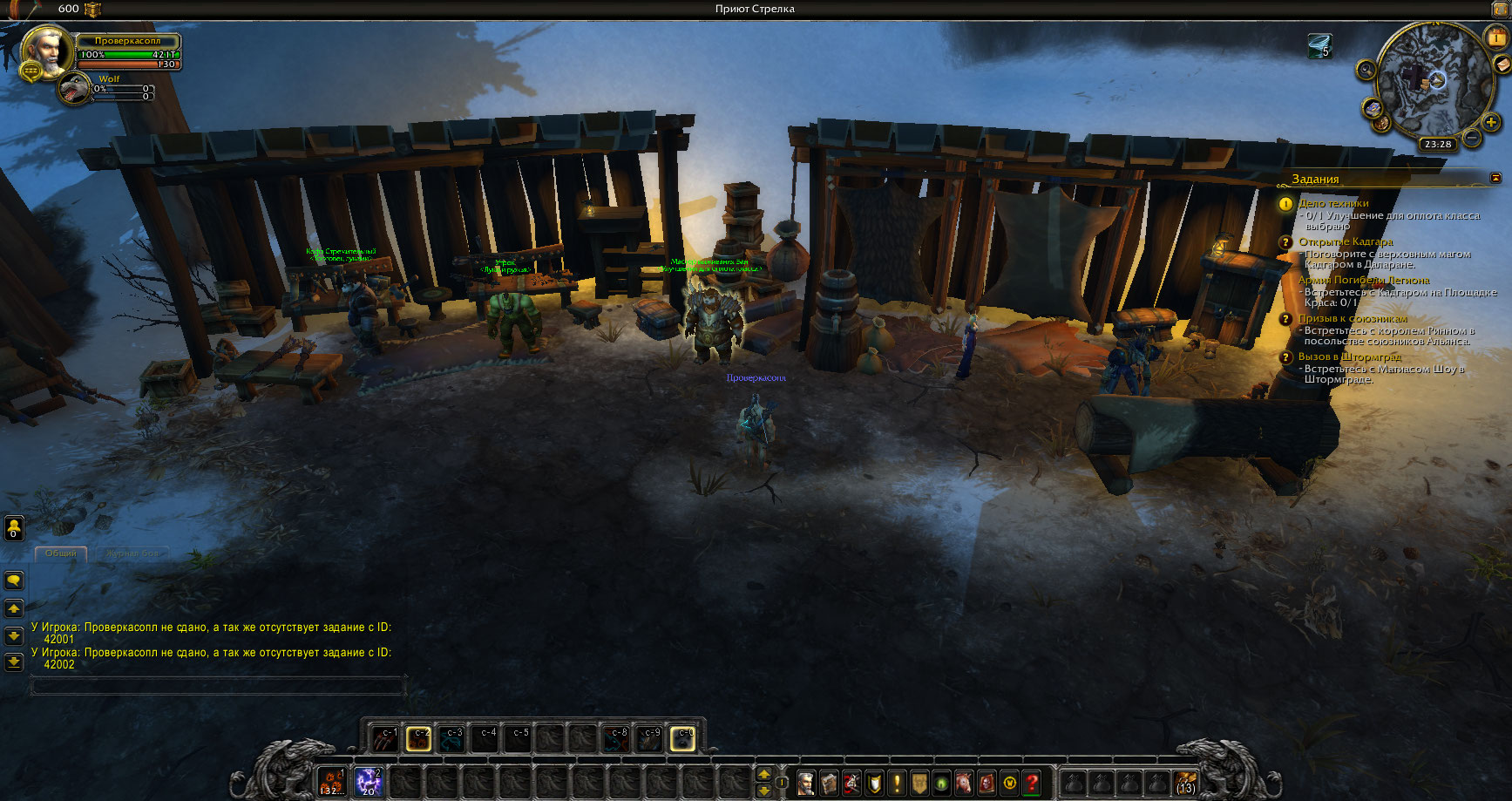
Task: Click the clock showing 23:28
Action: (1437, 145)
